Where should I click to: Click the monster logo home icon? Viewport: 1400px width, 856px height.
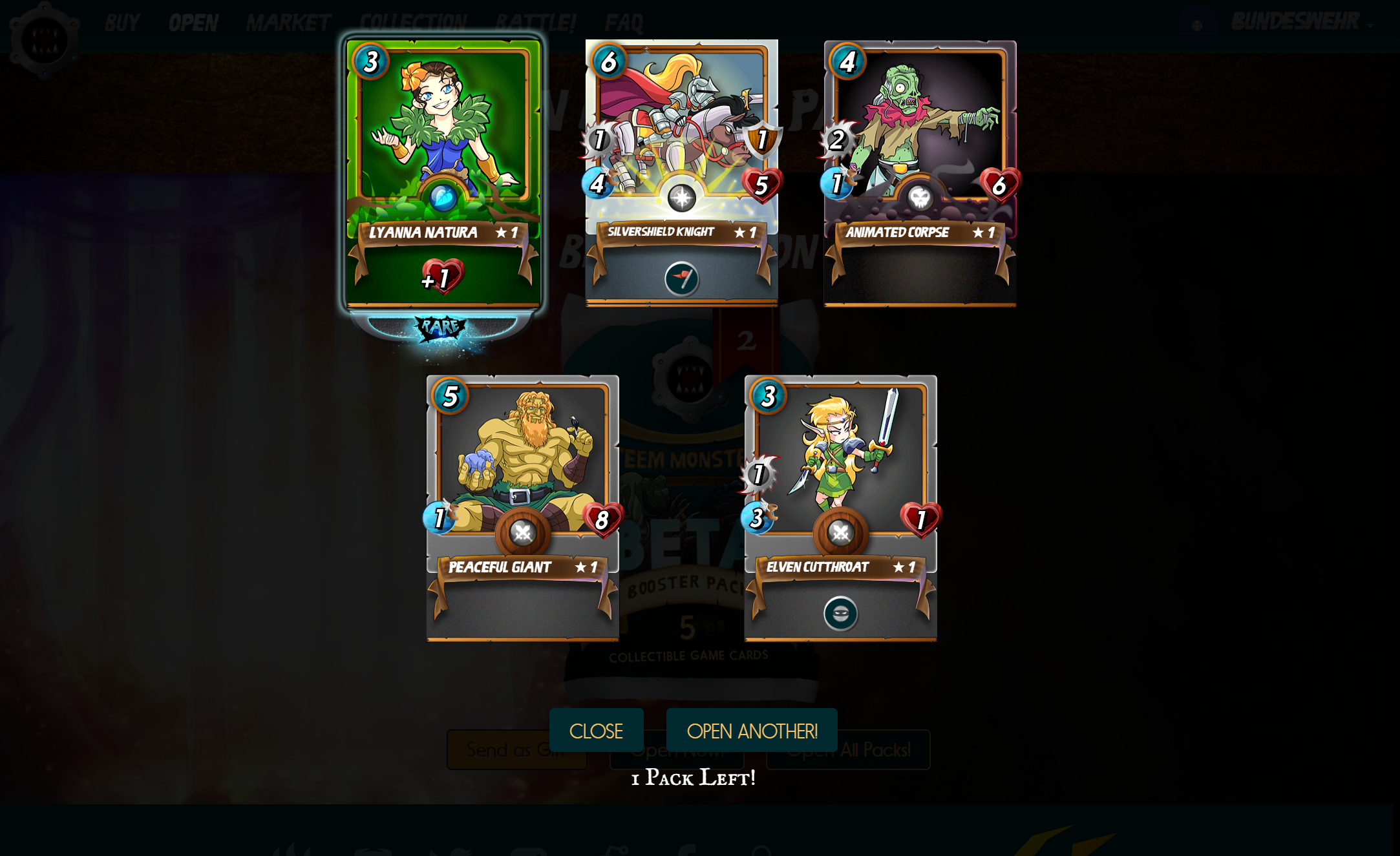click(44, 40)
